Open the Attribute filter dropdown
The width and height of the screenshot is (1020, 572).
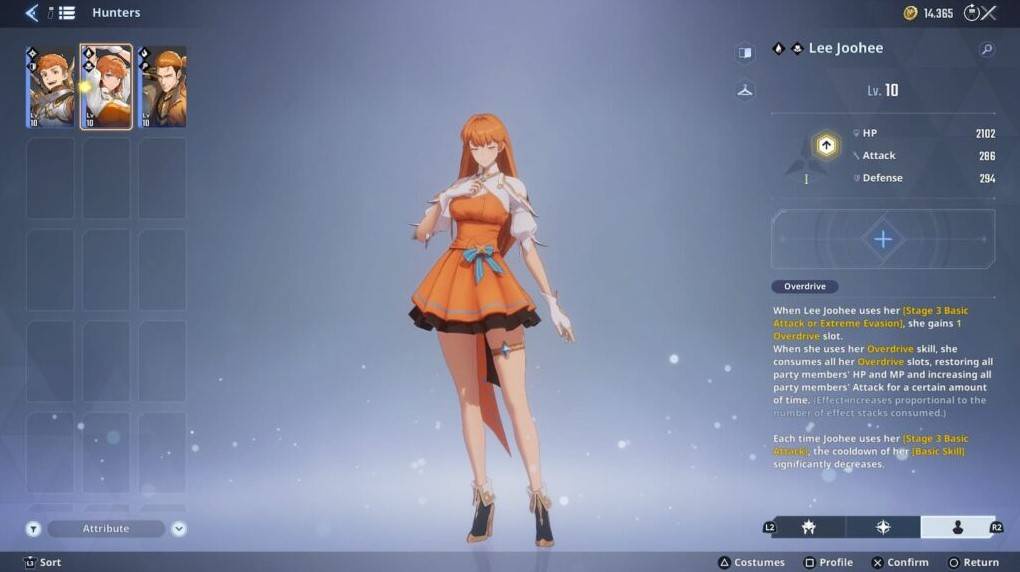(x=106, y=528)
